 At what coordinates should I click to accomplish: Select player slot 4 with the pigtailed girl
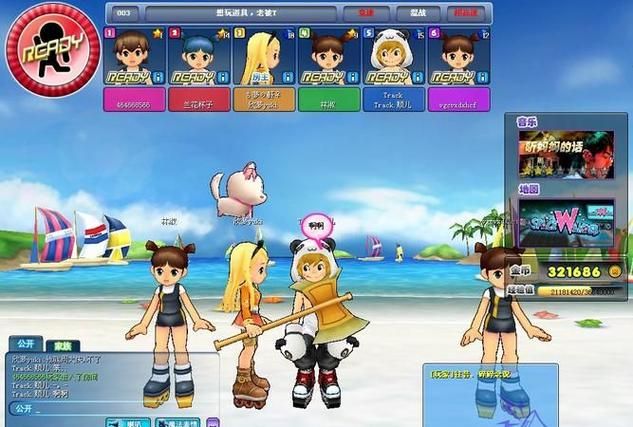click(x=328, y=62)
